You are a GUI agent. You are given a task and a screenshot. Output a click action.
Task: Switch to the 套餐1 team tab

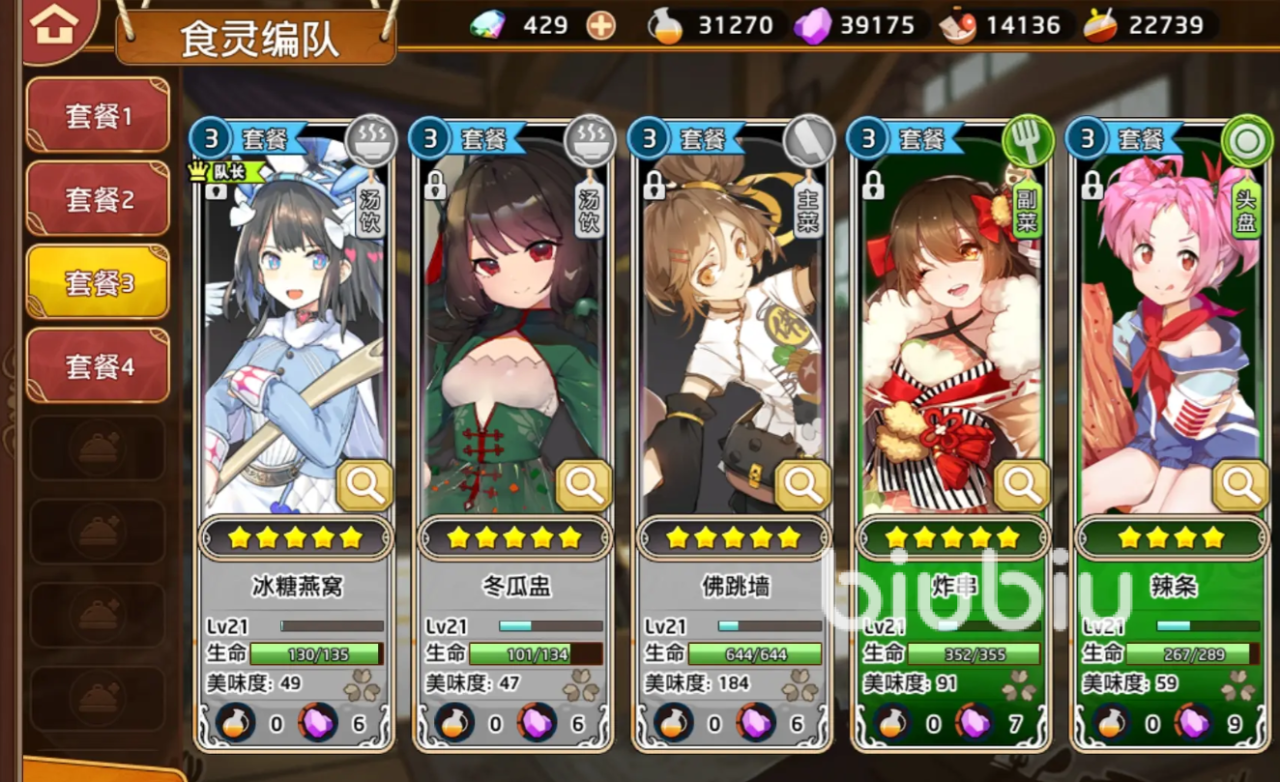tap(98, 116)
